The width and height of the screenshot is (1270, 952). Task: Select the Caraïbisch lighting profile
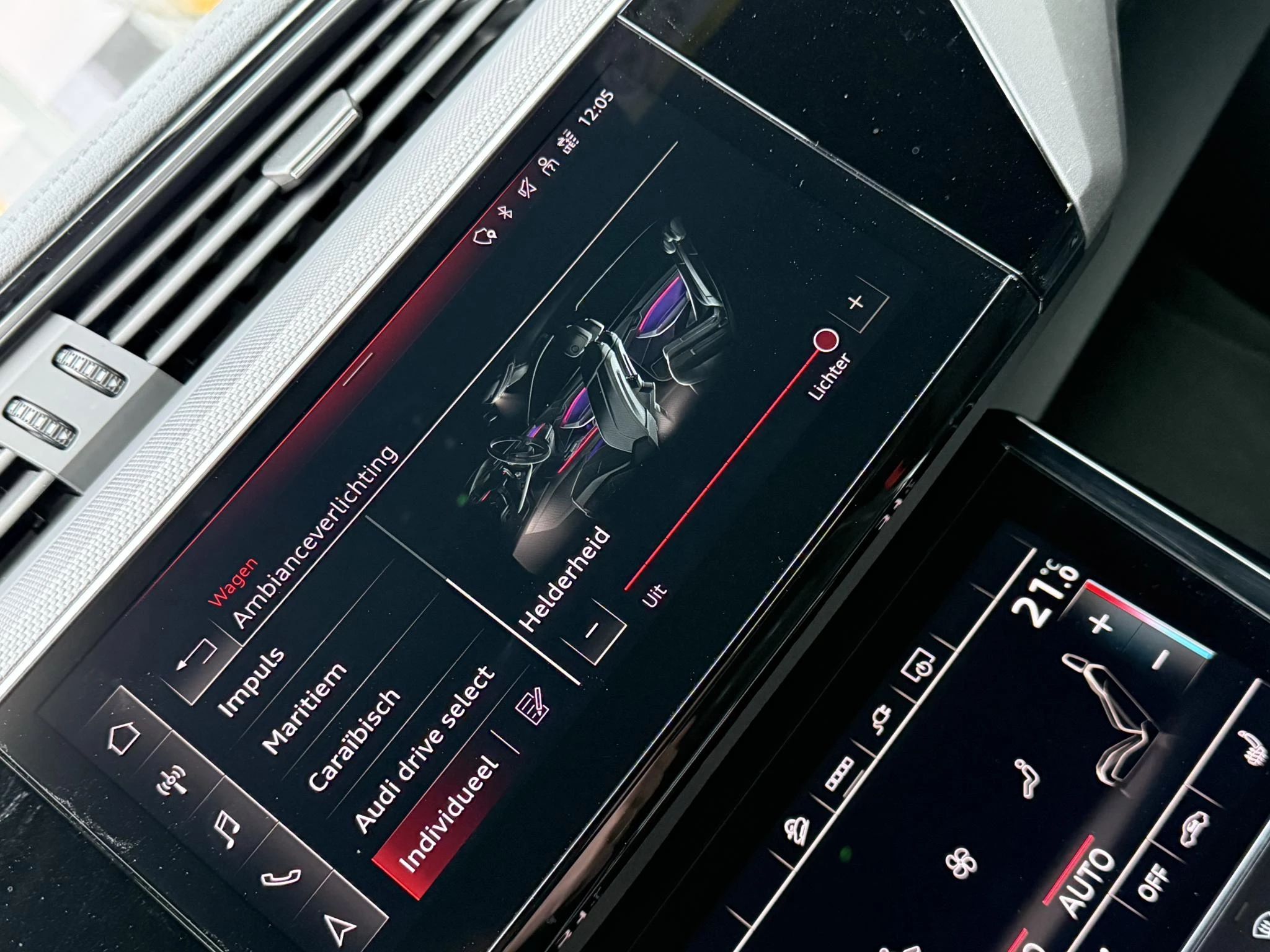pos(354,739)
